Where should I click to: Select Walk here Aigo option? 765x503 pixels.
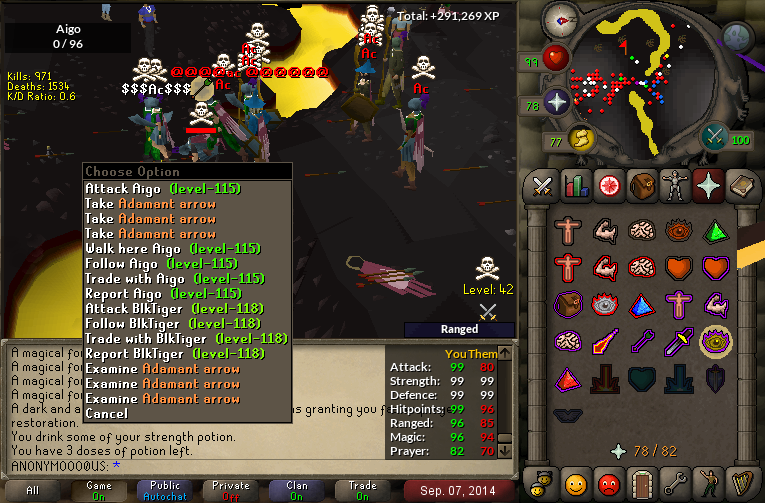[172, 248]
